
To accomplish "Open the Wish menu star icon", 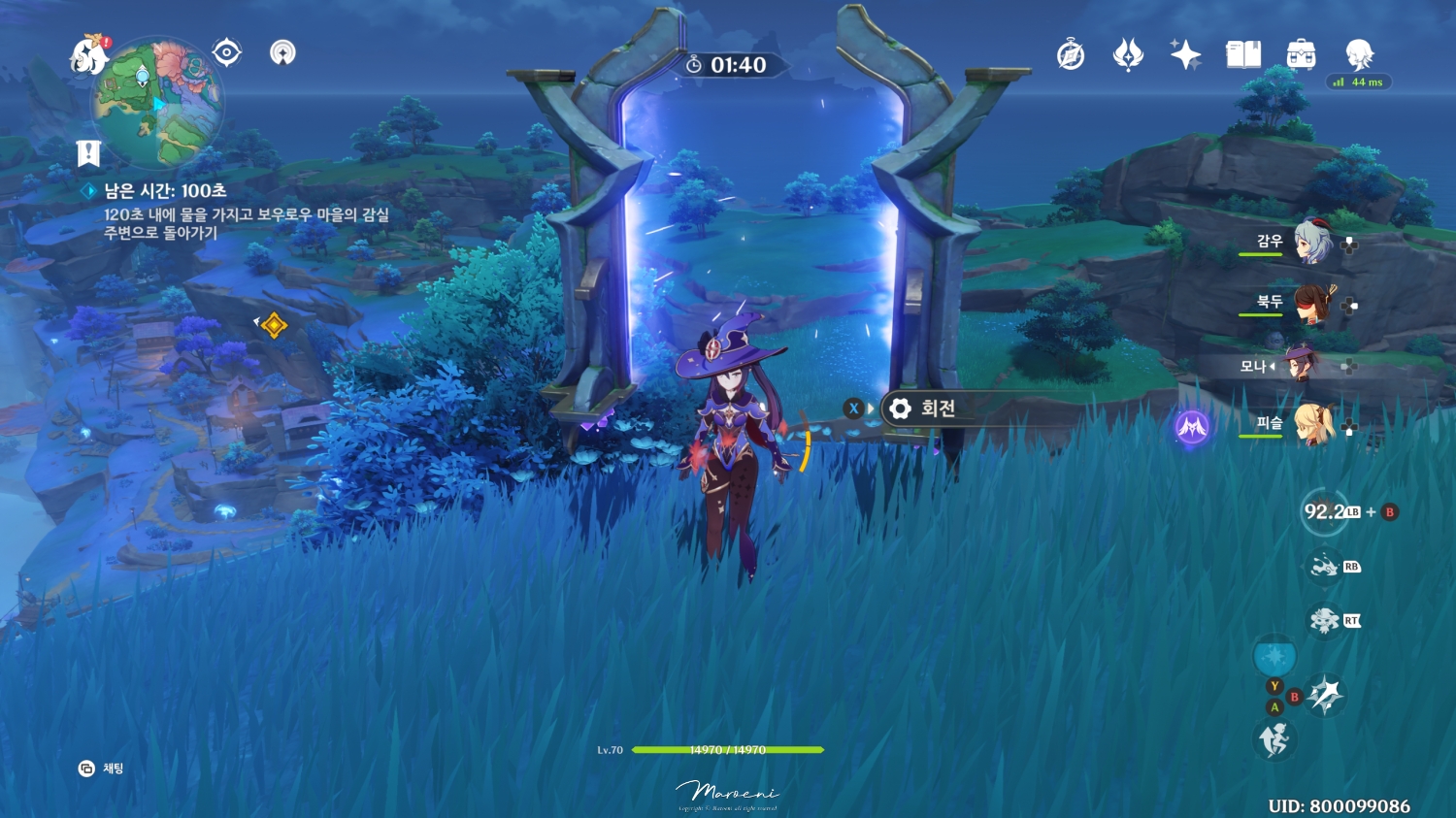I will (x=1186, y=55).
